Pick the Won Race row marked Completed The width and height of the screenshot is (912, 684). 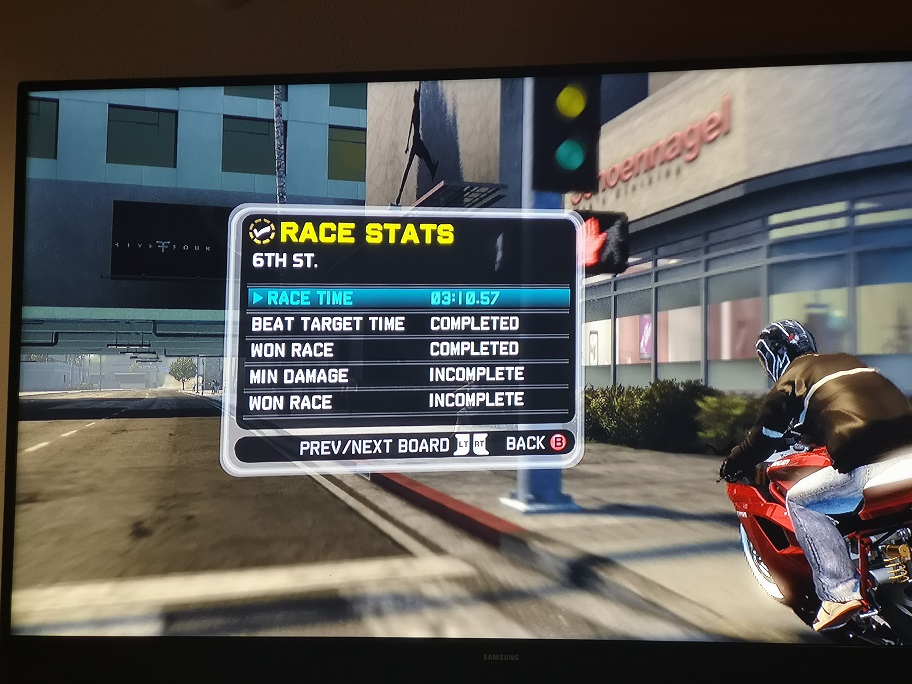[408, 349]
